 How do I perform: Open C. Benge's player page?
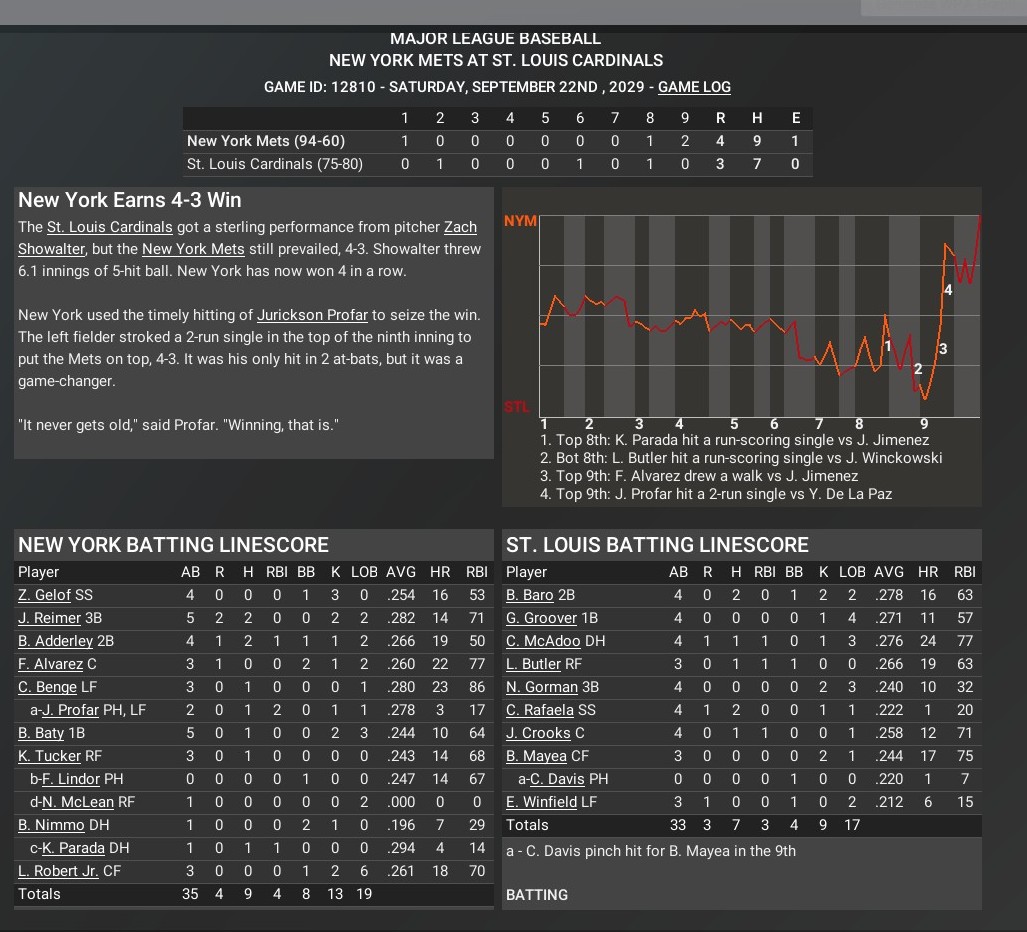pyautogui.click(x=48, y=687)
